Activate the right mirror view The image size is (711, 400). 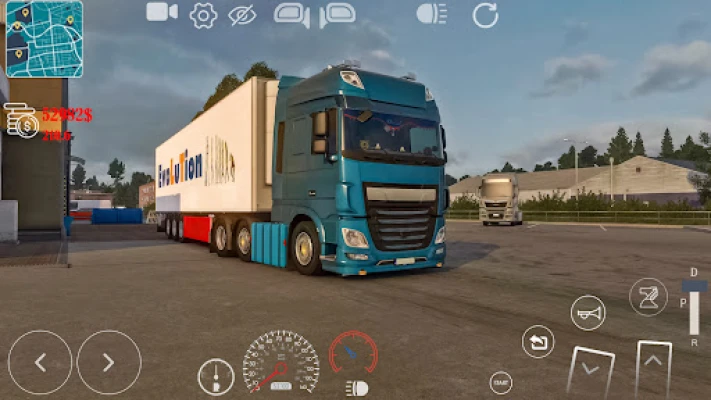click(337, 15)
